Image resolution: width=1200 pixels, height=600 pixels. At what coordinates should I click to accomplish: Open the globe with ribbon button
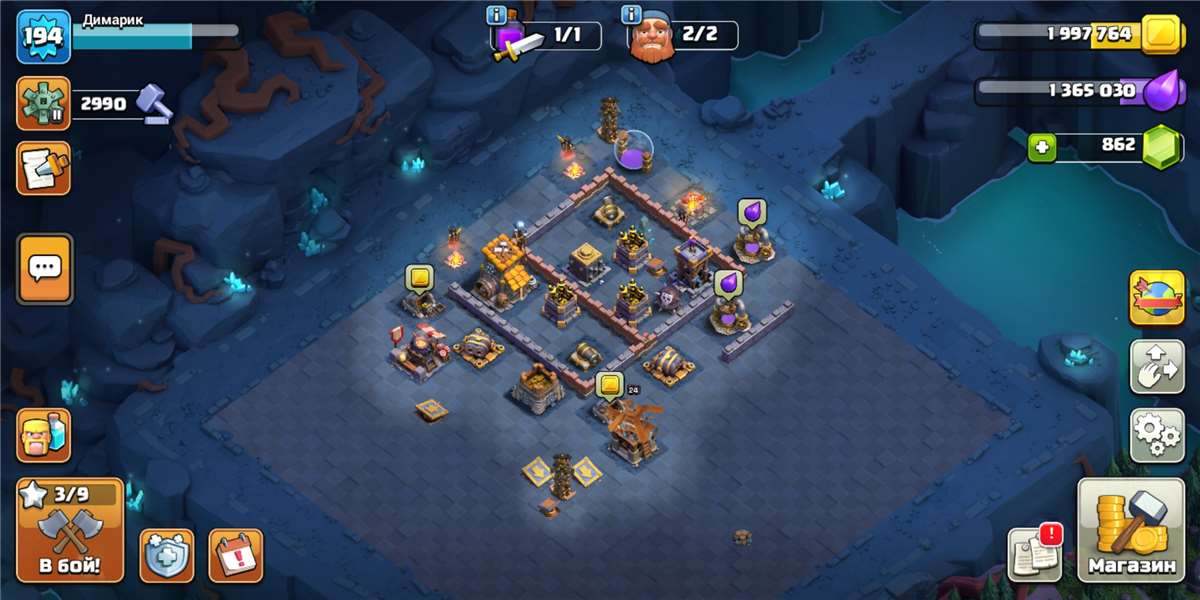click(1157, 298)
